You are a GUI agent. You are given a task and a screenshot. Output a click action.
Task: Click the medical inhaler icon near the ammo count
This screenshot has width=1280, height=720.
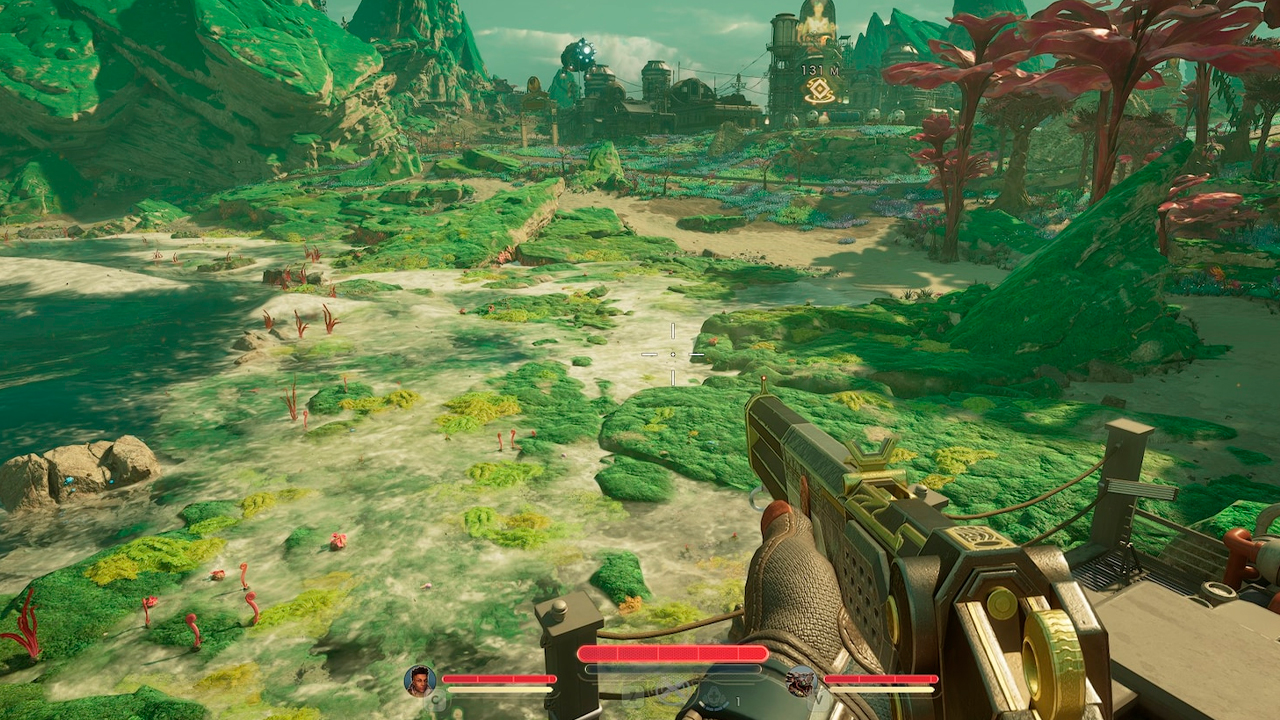tap(715, 698)
